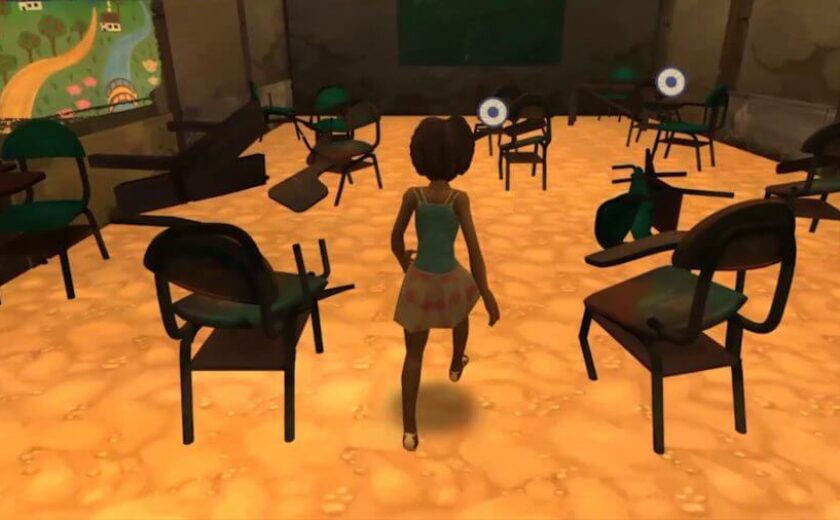Click the ring marker closest to the girl's head

(491, 111)
